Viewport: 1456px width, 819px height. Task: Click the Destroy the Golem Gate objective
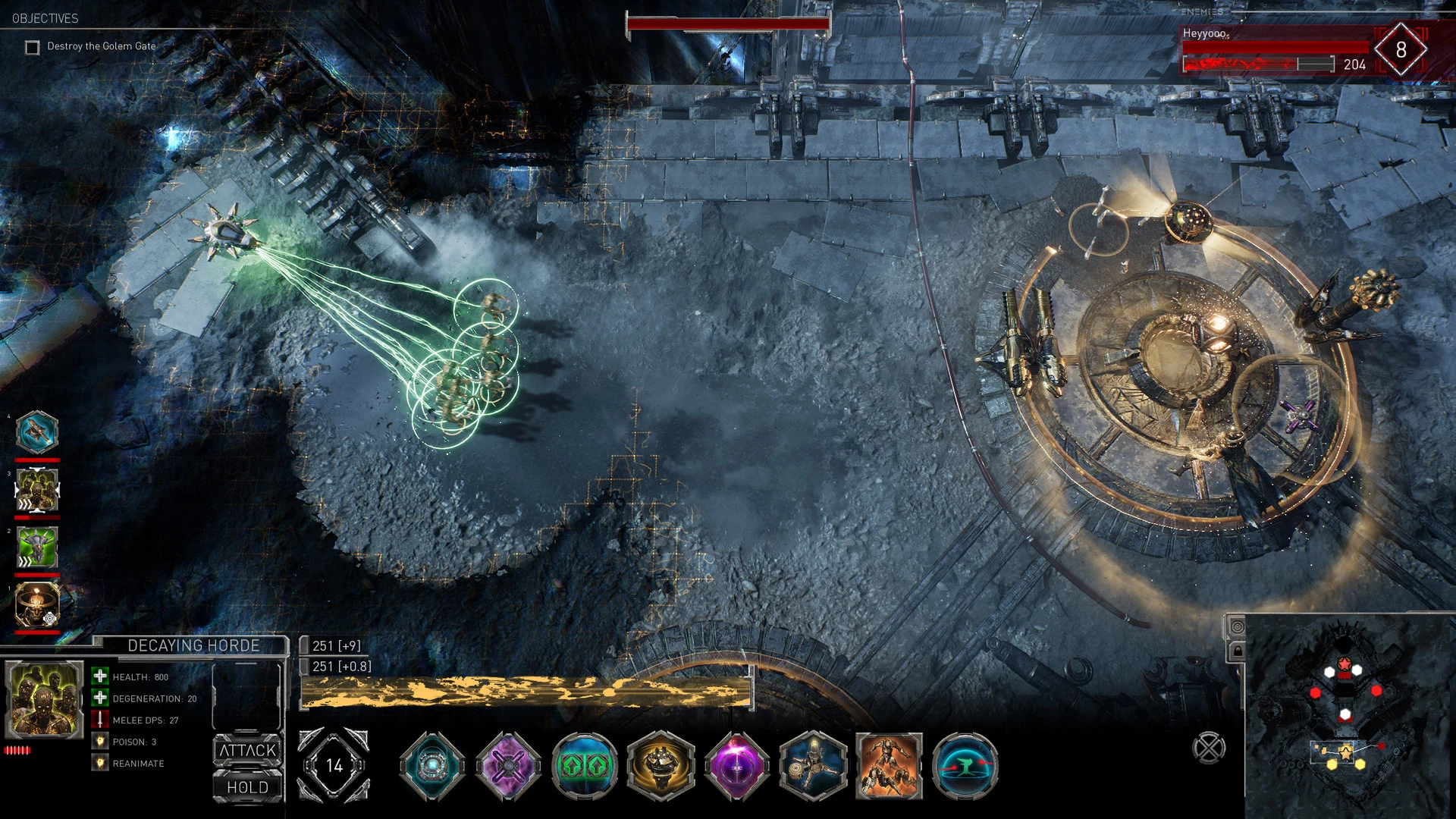pos(101,46)
